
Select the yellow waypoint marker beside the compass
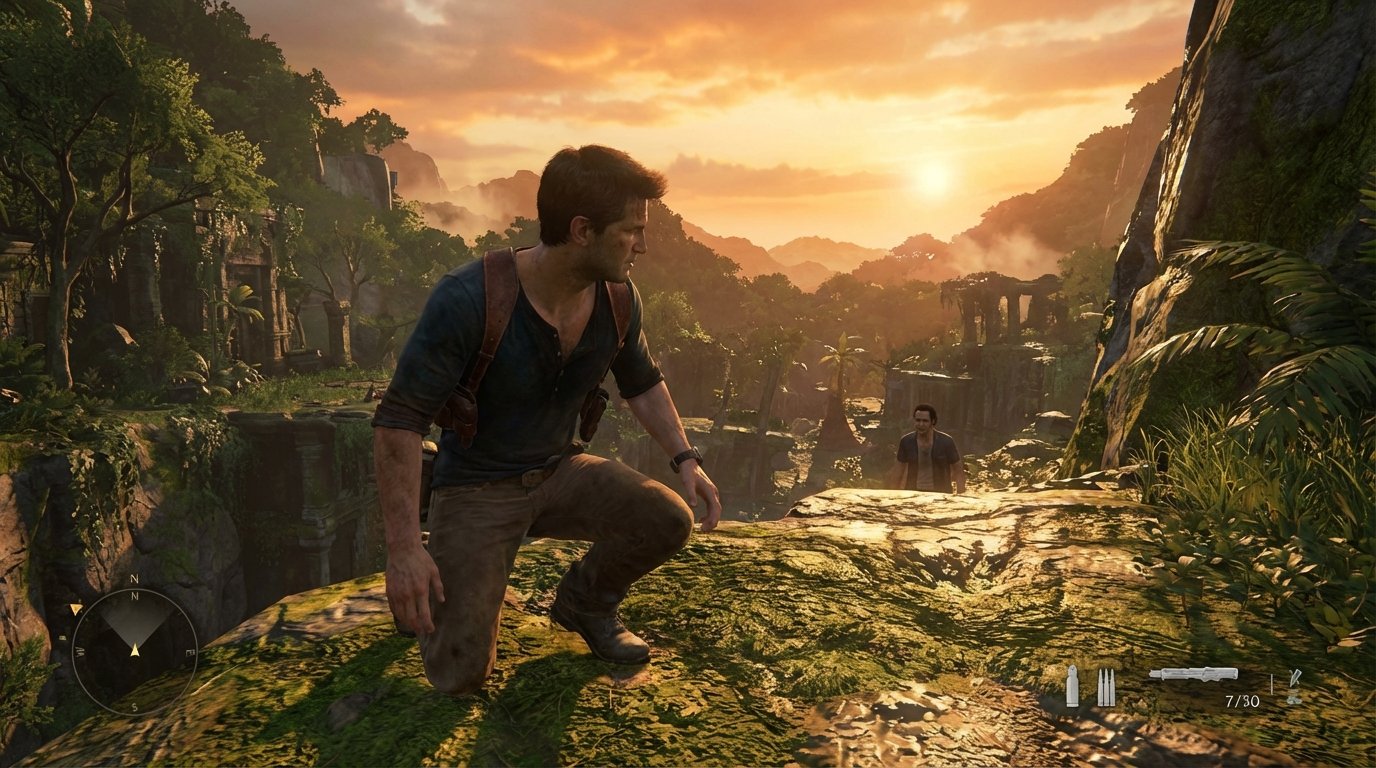click(x=76, y=608)
